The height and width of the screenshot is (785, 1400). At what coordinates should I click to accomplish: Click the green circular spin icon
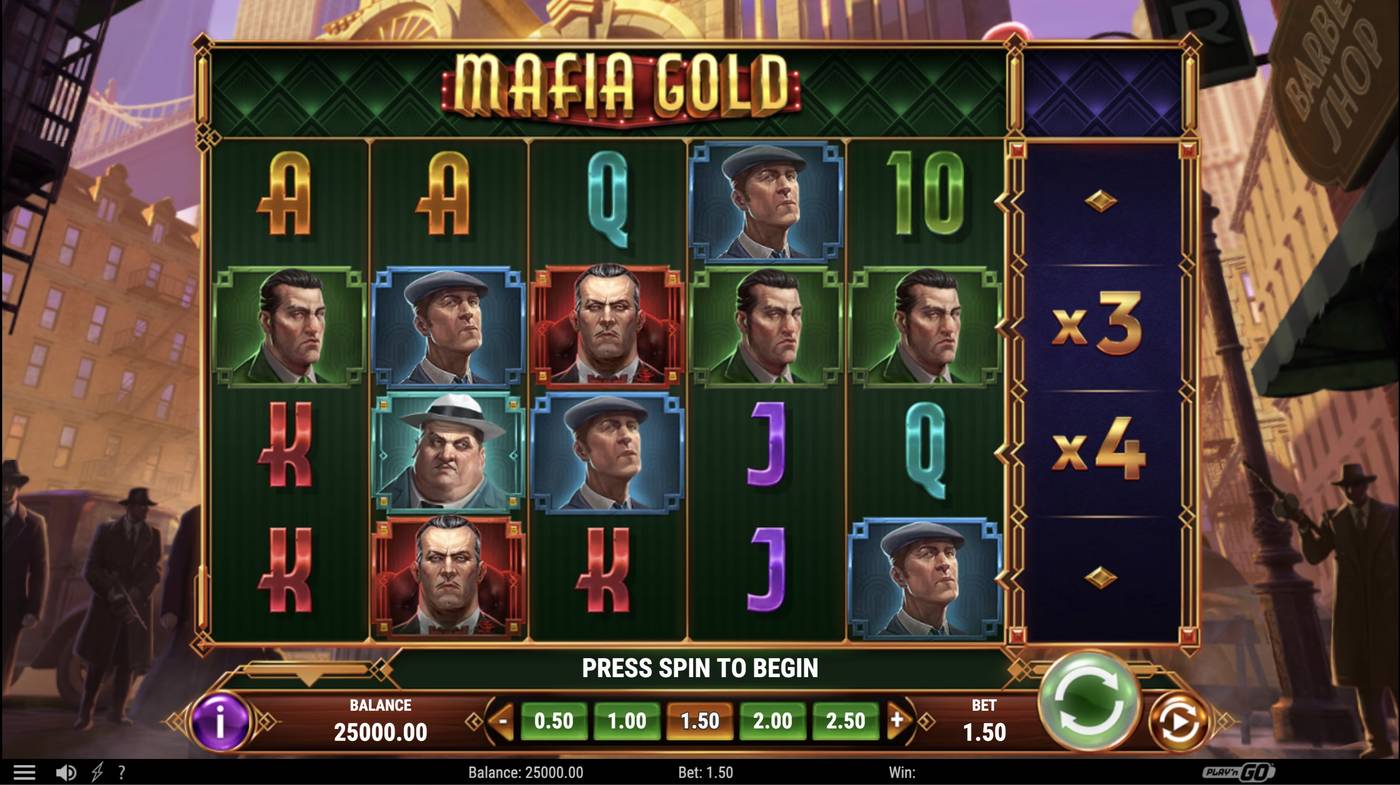(x=1090, y=703)
